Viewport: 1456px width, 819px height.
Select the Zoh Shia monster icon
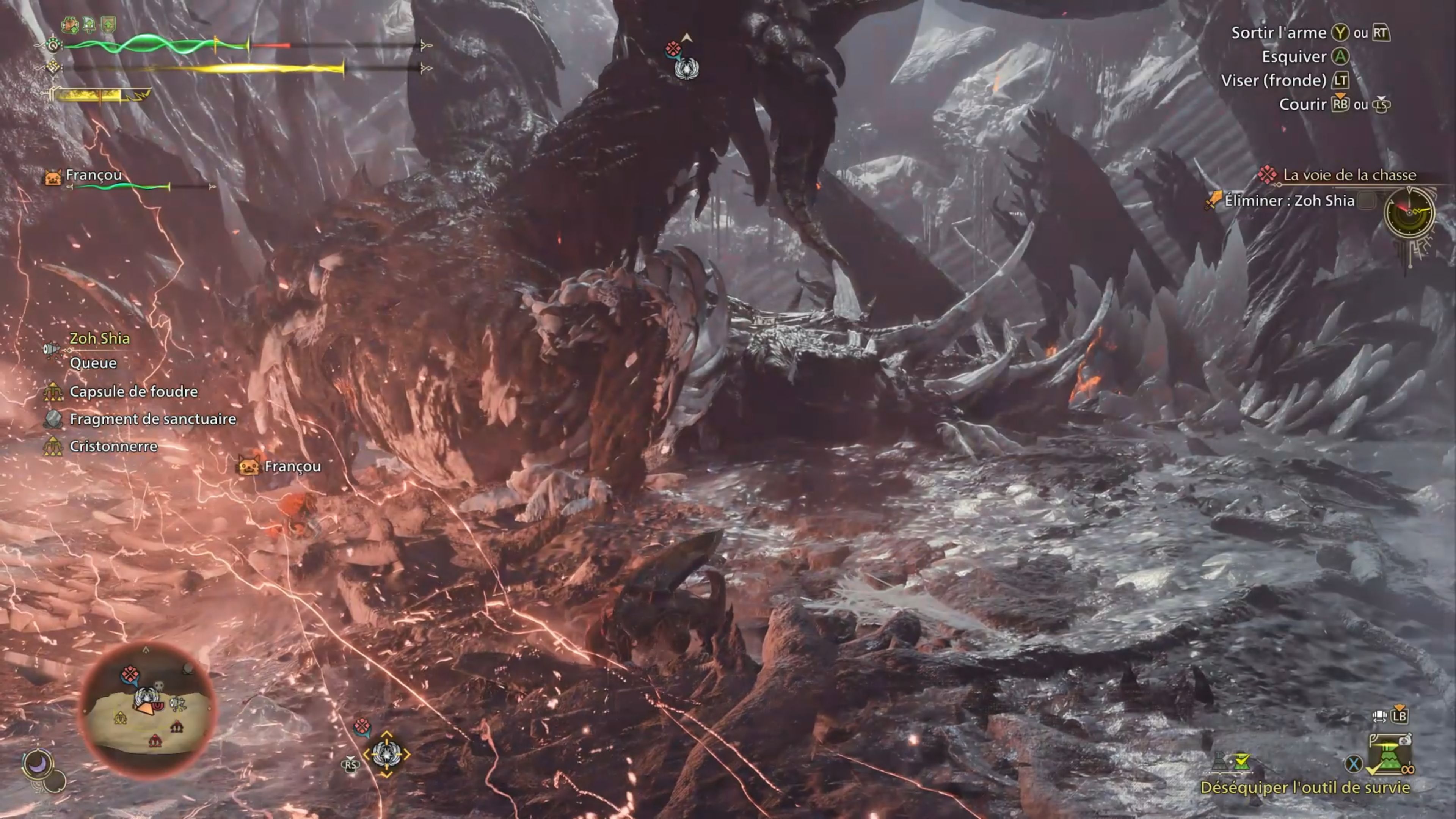(52, 349)
